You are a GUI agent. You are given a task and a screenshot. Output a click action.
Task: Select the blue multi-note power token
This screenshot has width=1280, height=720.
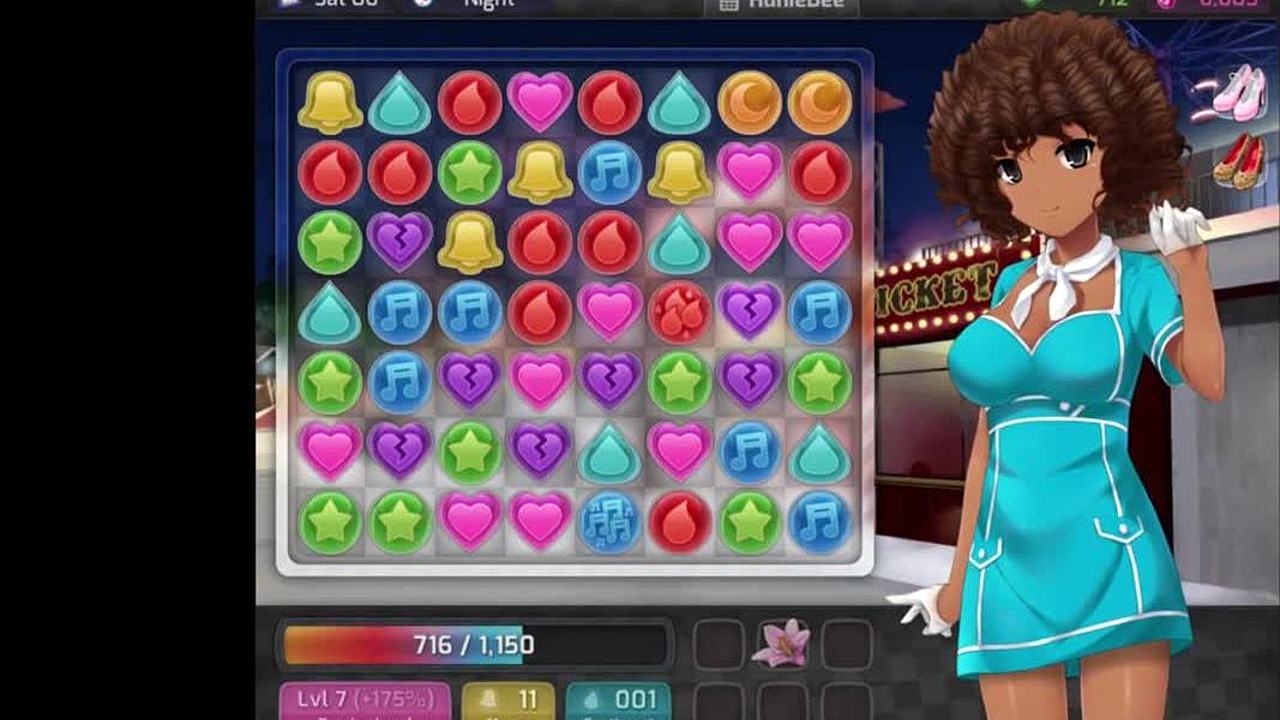(x=609, y=522)
